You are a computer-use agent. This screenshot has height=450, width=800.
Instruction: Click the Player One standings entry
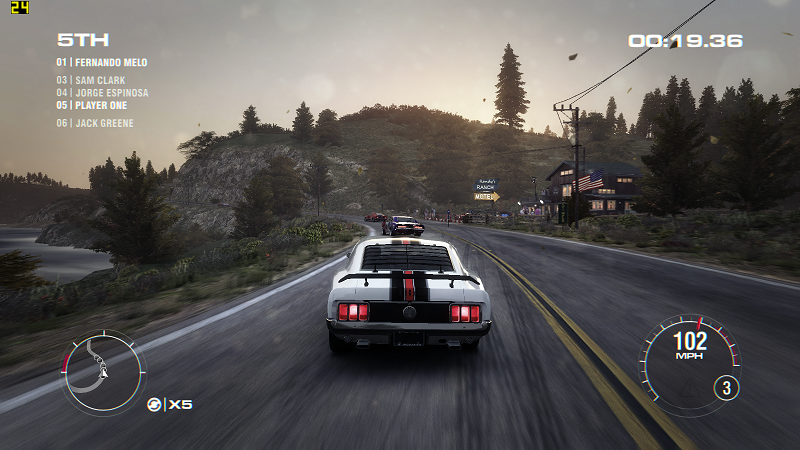click(x=96, y=105)
